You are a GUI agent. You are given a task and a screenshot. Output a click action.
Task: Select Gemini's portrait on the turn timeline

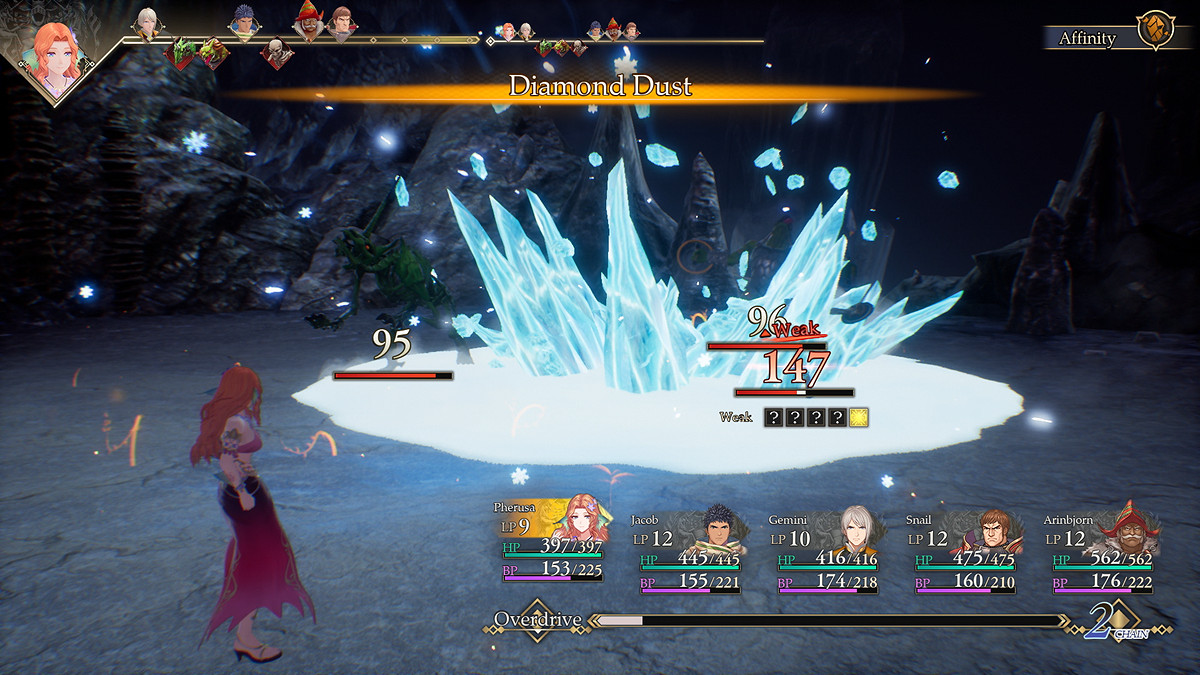tap(148, 23)
